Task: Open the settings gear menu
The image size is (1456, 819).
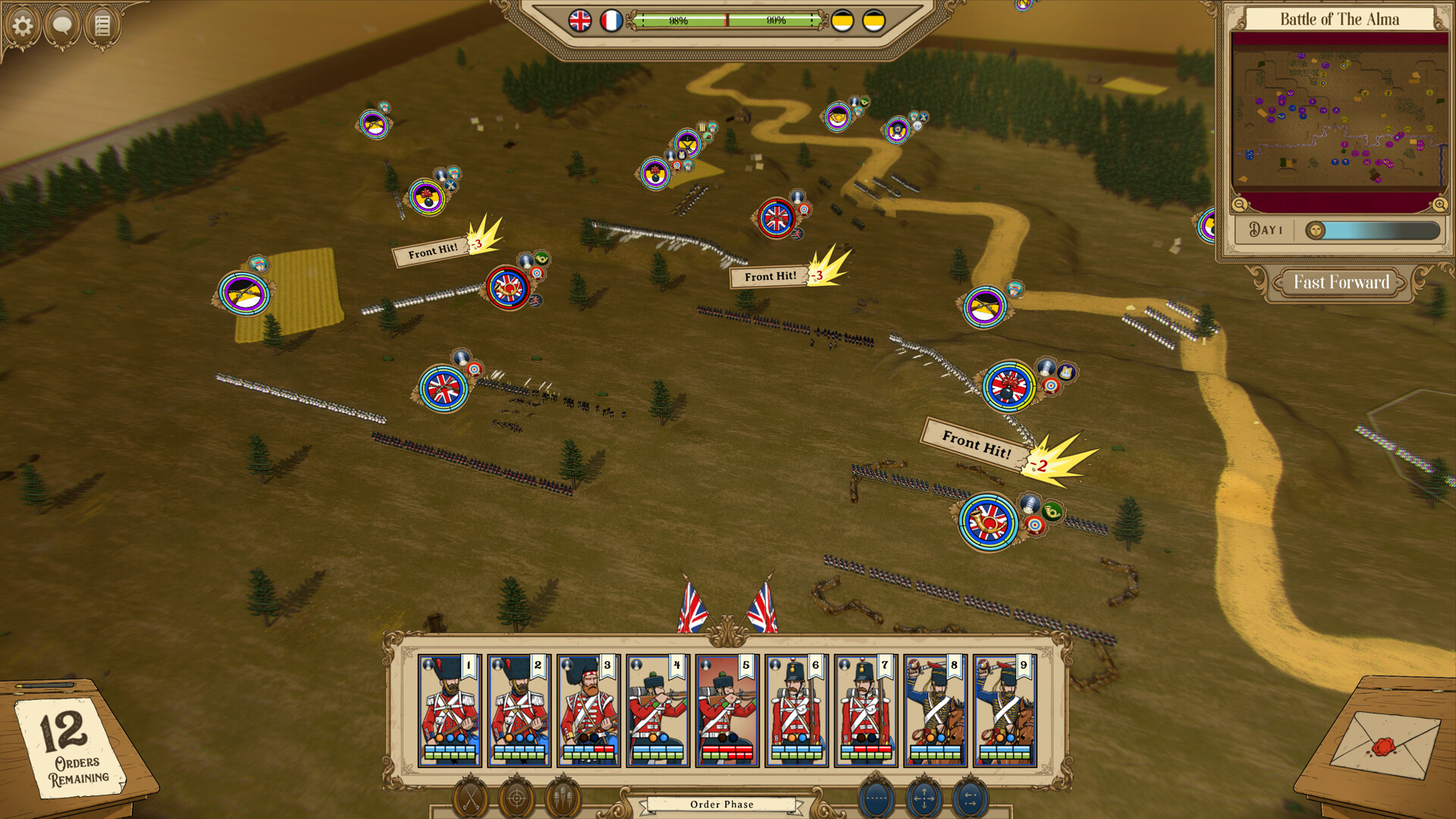Action: [24, 24]
